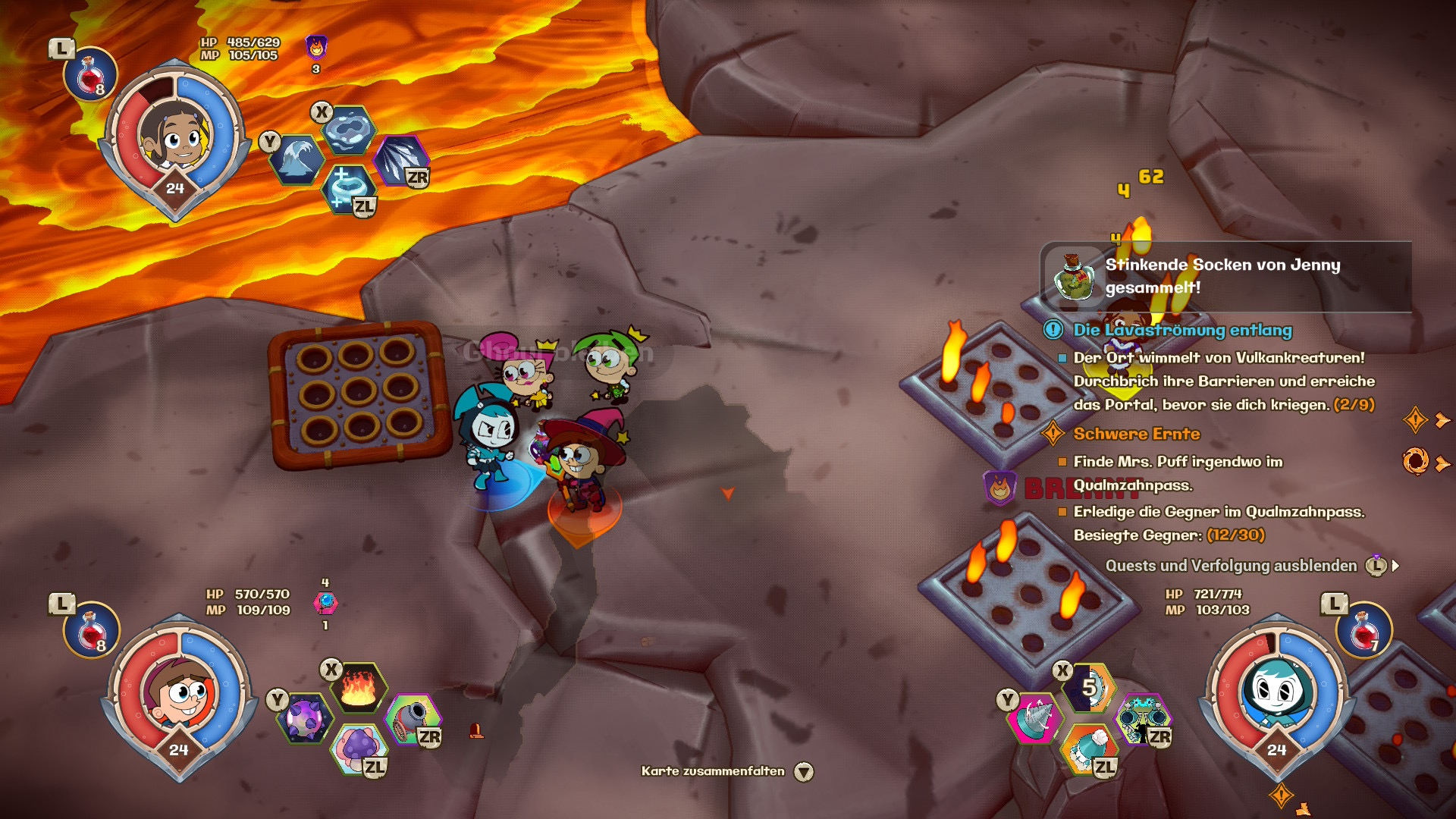Activate Jenny's teal flask ability

[1089, 747]
